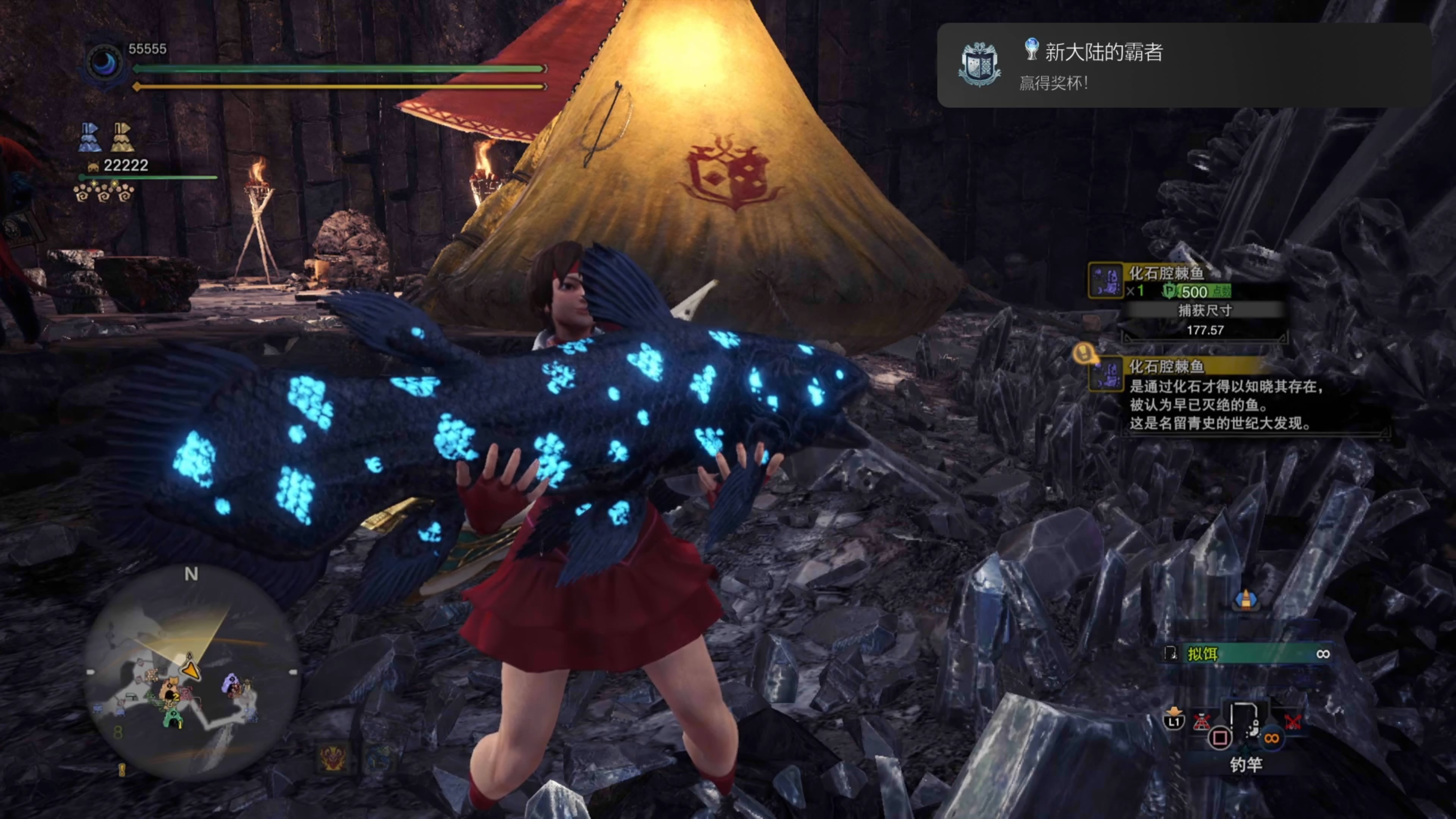1456x819 pixels.
Task: Choose the 钓竿 fishing rod item
Action: [x=1246, y=729]
